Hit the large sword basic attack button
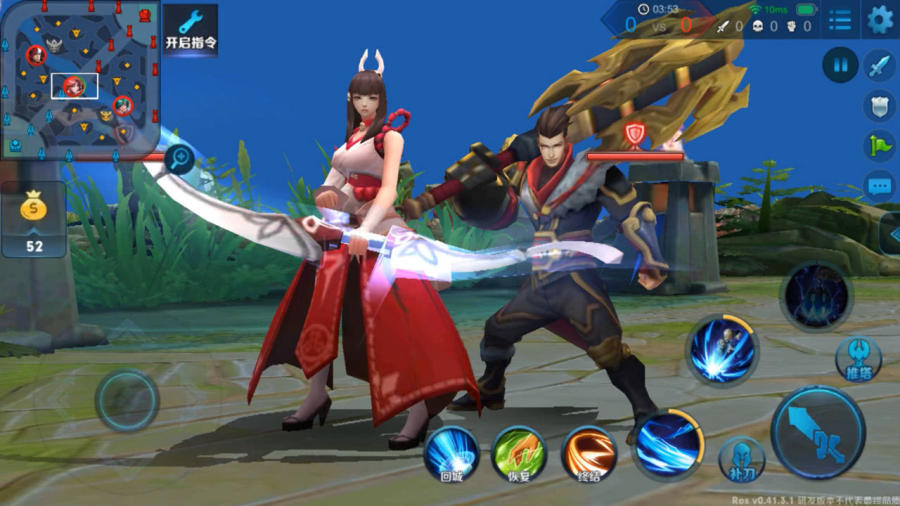 coord(818,432)
